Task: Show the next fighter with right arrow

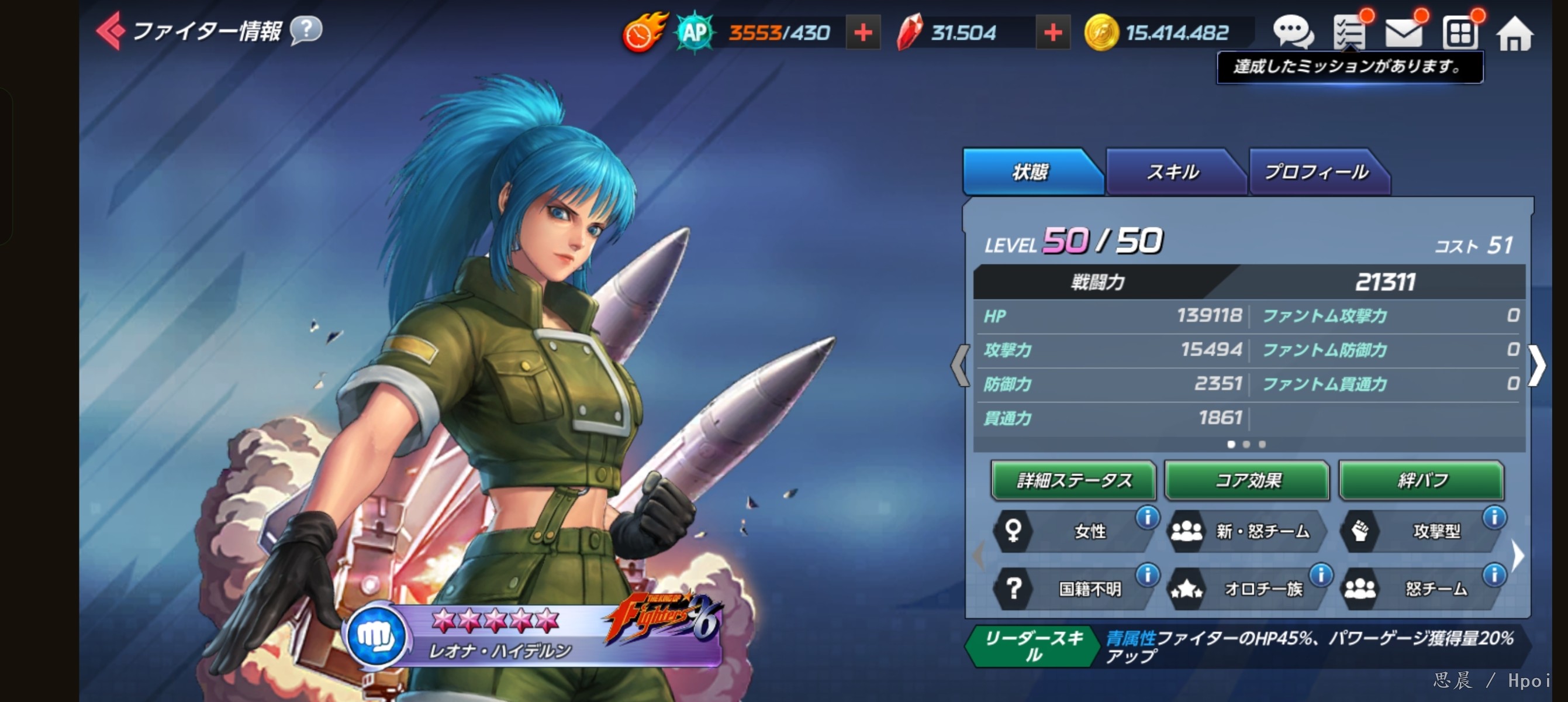Action: [1538, 365]
